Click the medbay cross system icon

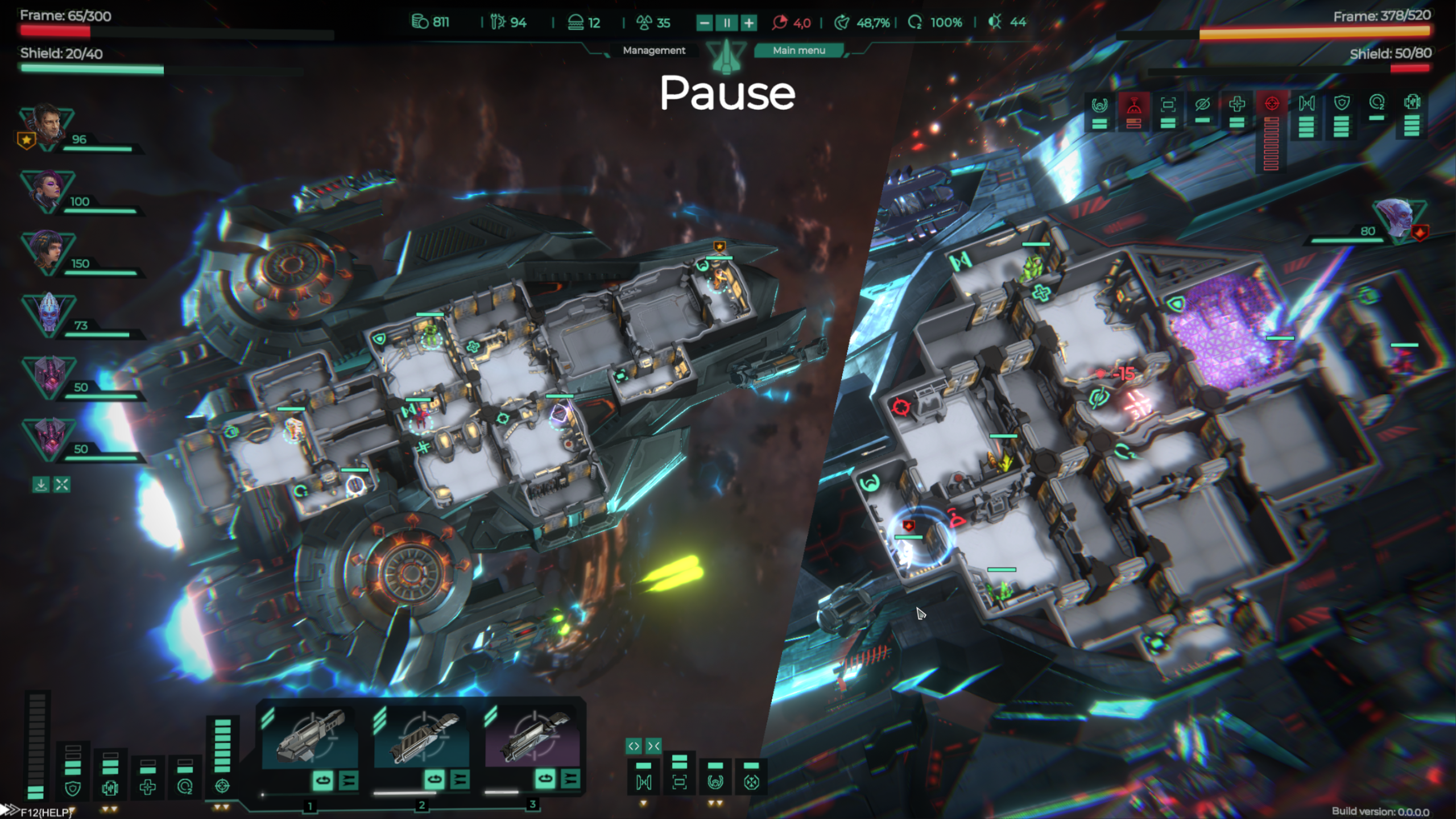pos(148,788)
